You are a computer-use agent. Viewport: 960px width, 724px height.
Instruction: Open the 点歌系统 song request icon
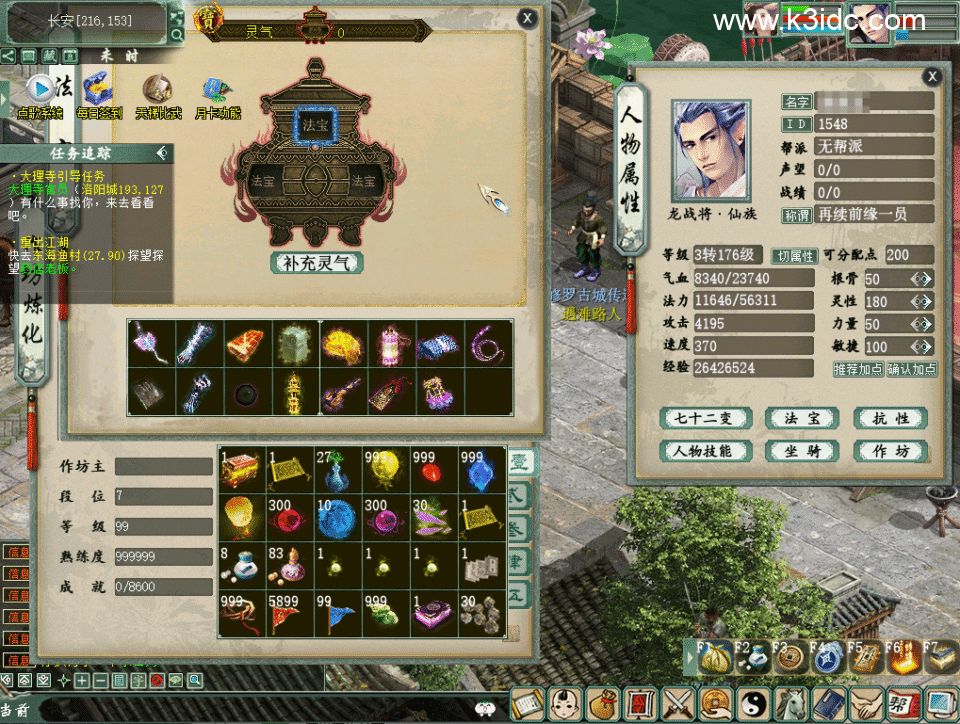[x=40, y=93]
